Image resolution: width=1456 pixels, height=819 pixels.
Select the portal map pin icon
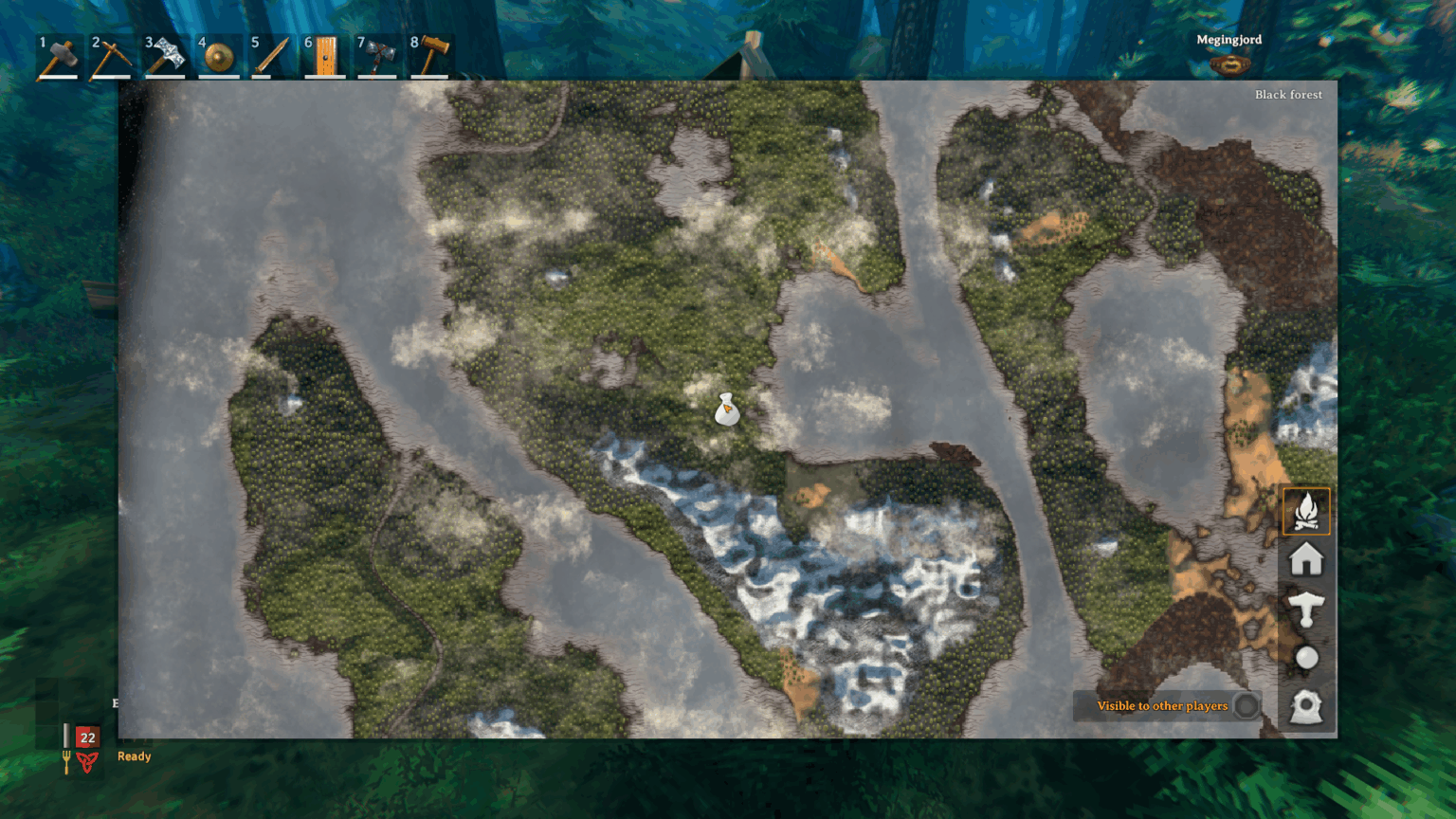[1307, 707]
